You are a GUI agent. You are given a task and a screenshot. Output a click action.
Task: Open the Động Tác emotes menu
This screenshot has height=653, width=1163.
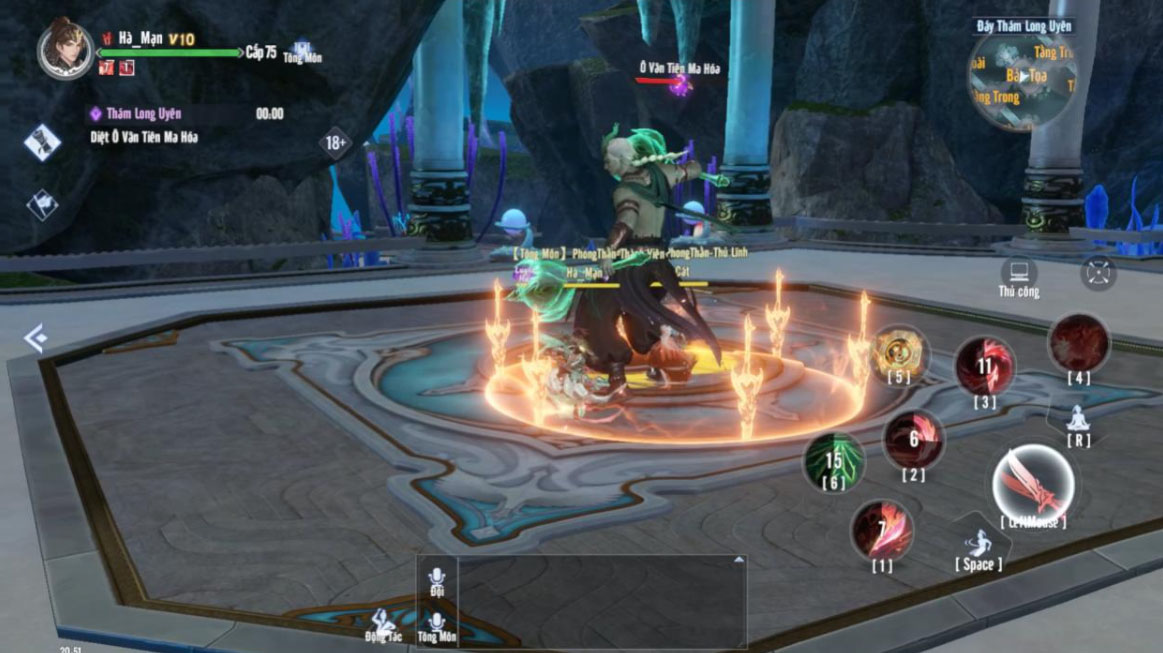pos(381,623)
